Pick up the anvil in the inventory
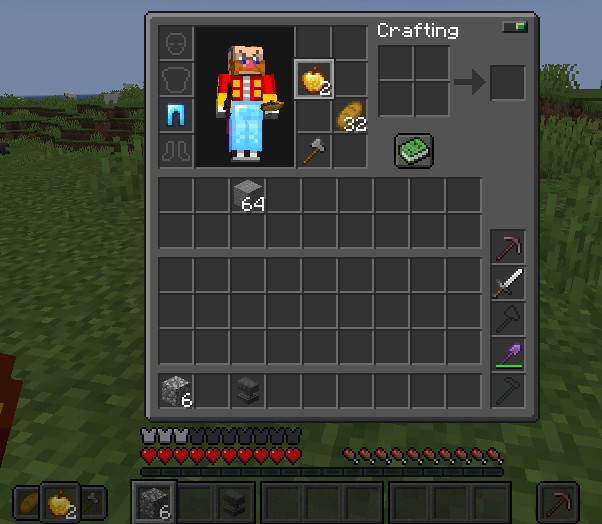 [x=247, y=389]
